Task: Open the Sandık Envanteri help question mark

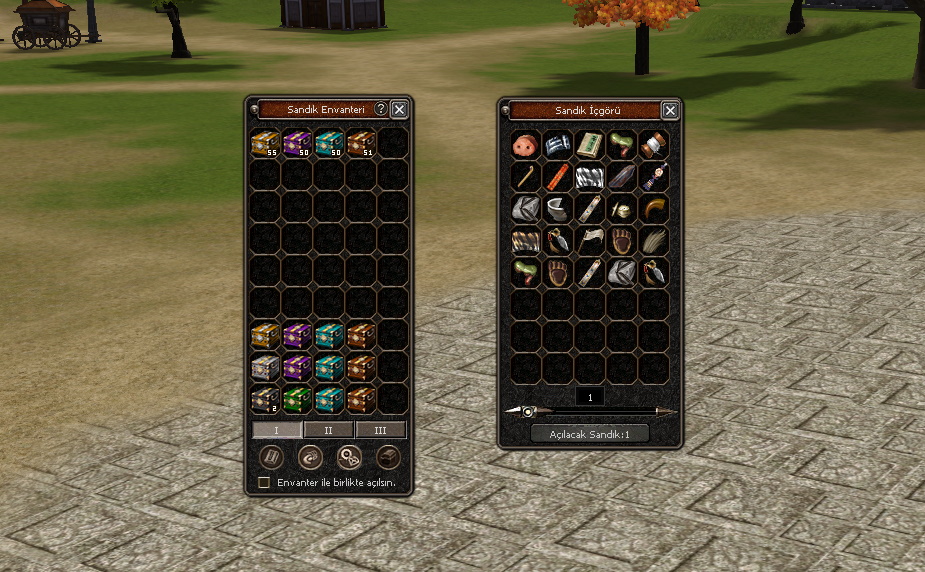Action: pyautogui.click(x=380, y=109)
